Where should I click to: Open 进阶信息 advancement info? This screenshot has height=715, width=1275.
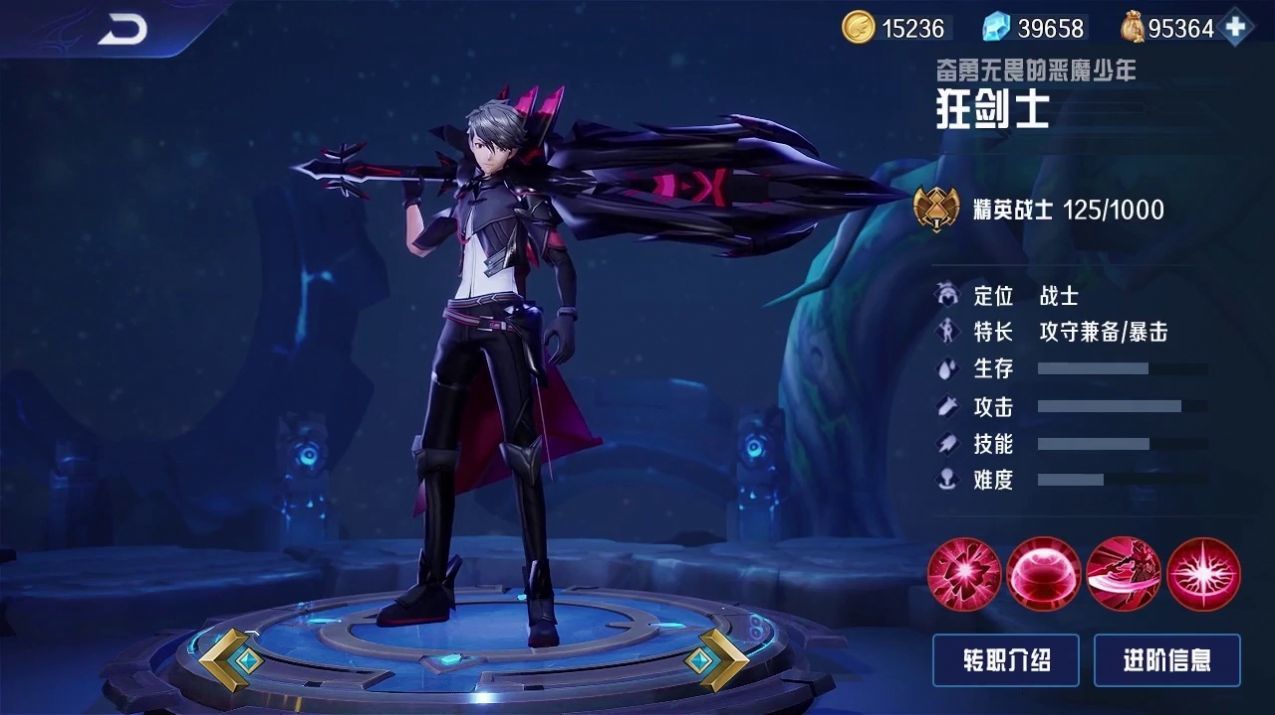[1167, 660]
